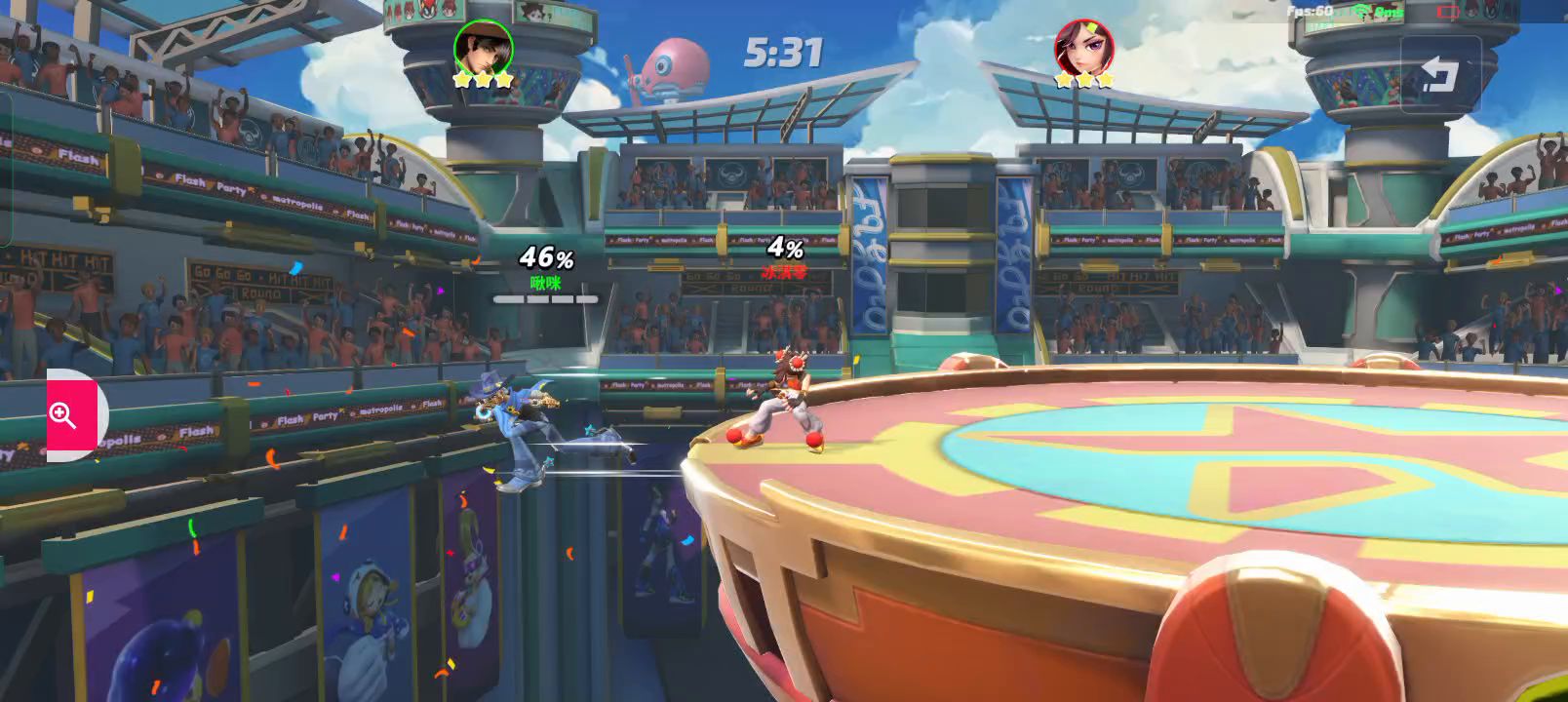This screenshot has height=702, width=1568.
Task: Select the male fighter player portrait
Action: coord(483,48)
